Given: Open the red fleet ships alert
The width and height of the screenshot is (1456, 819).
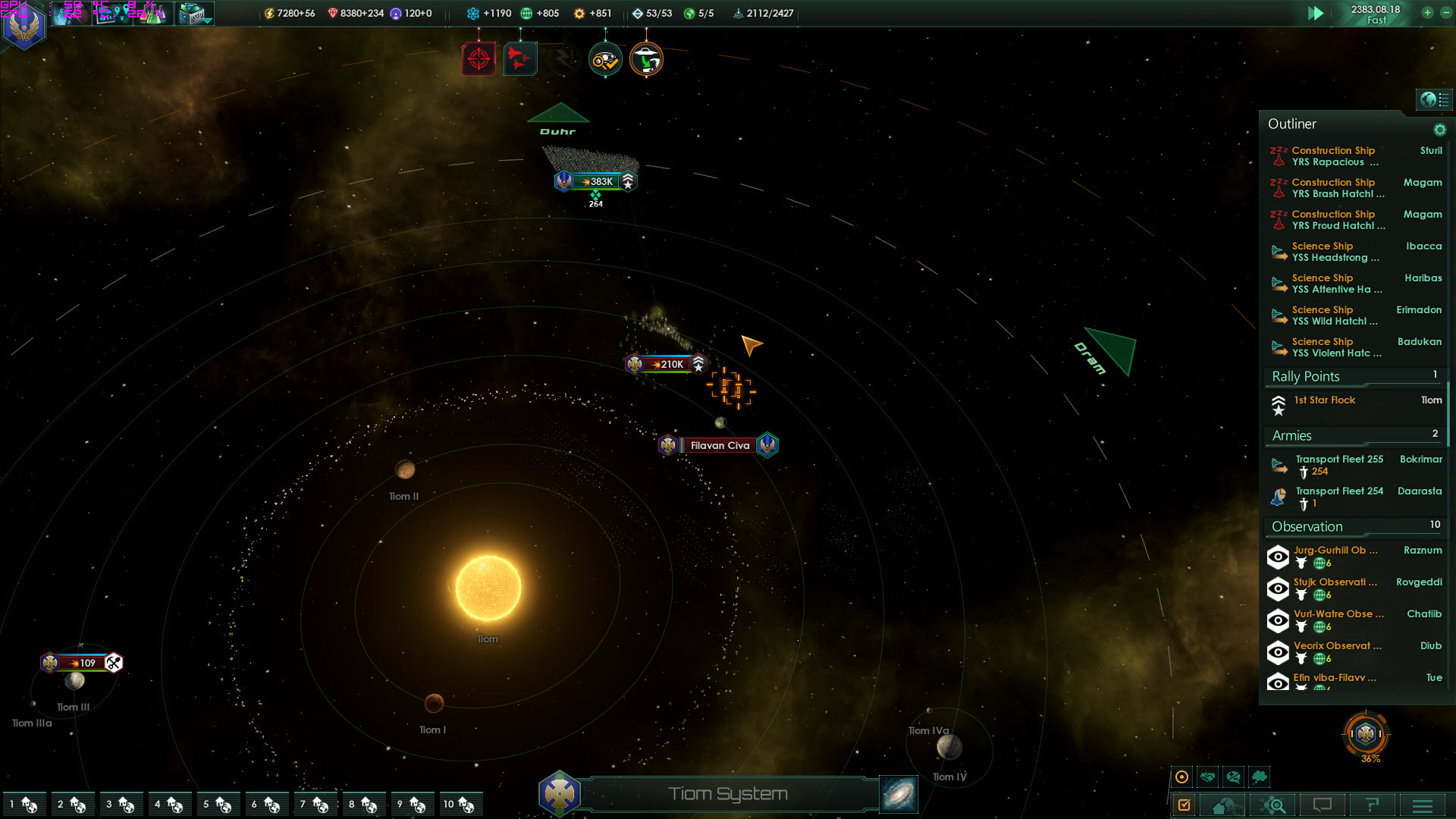Looking at the screenshot, I should pos(519,59).
